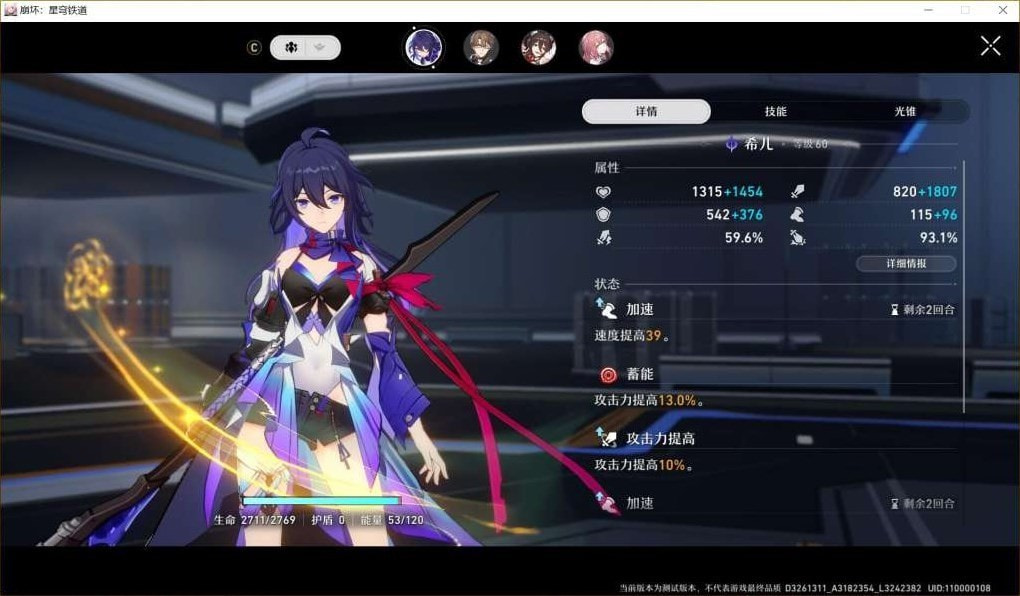Close the character details screen with X
This screenshot has width=1020, height=596.
[x=990, y=46]
